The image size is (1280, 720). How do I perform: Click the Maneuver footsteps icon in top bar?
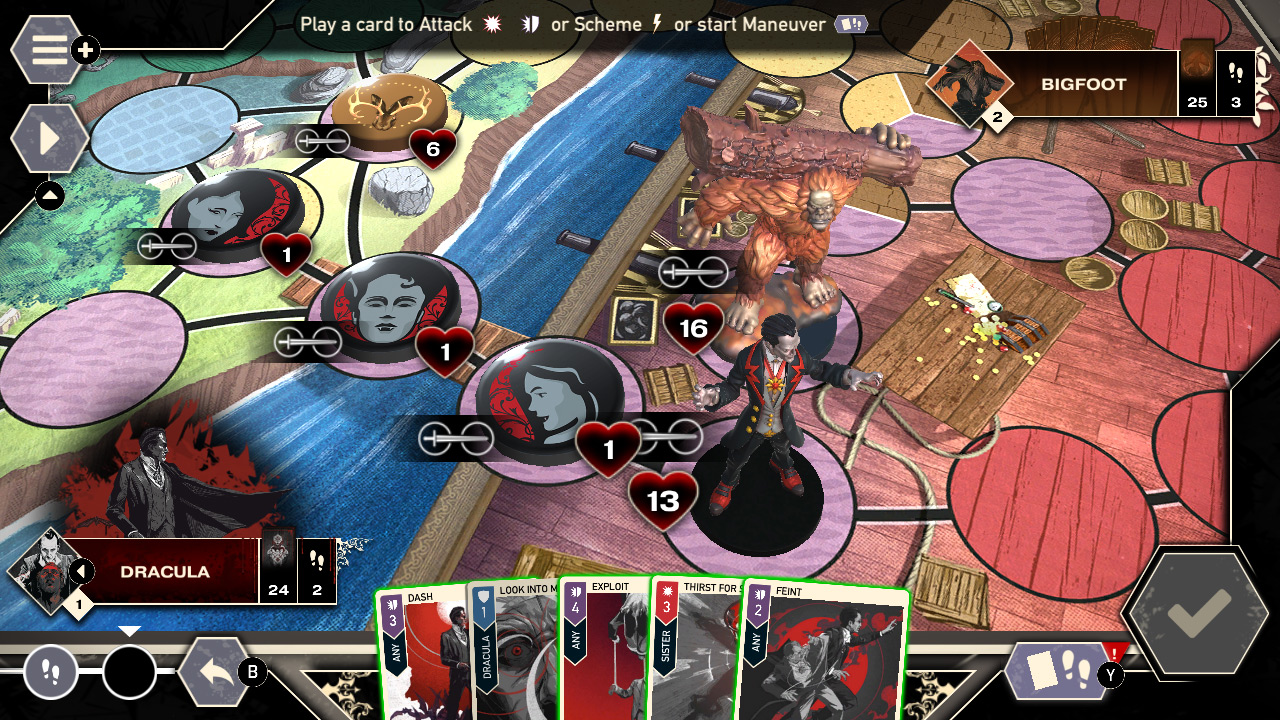click(x=851, y=25)
